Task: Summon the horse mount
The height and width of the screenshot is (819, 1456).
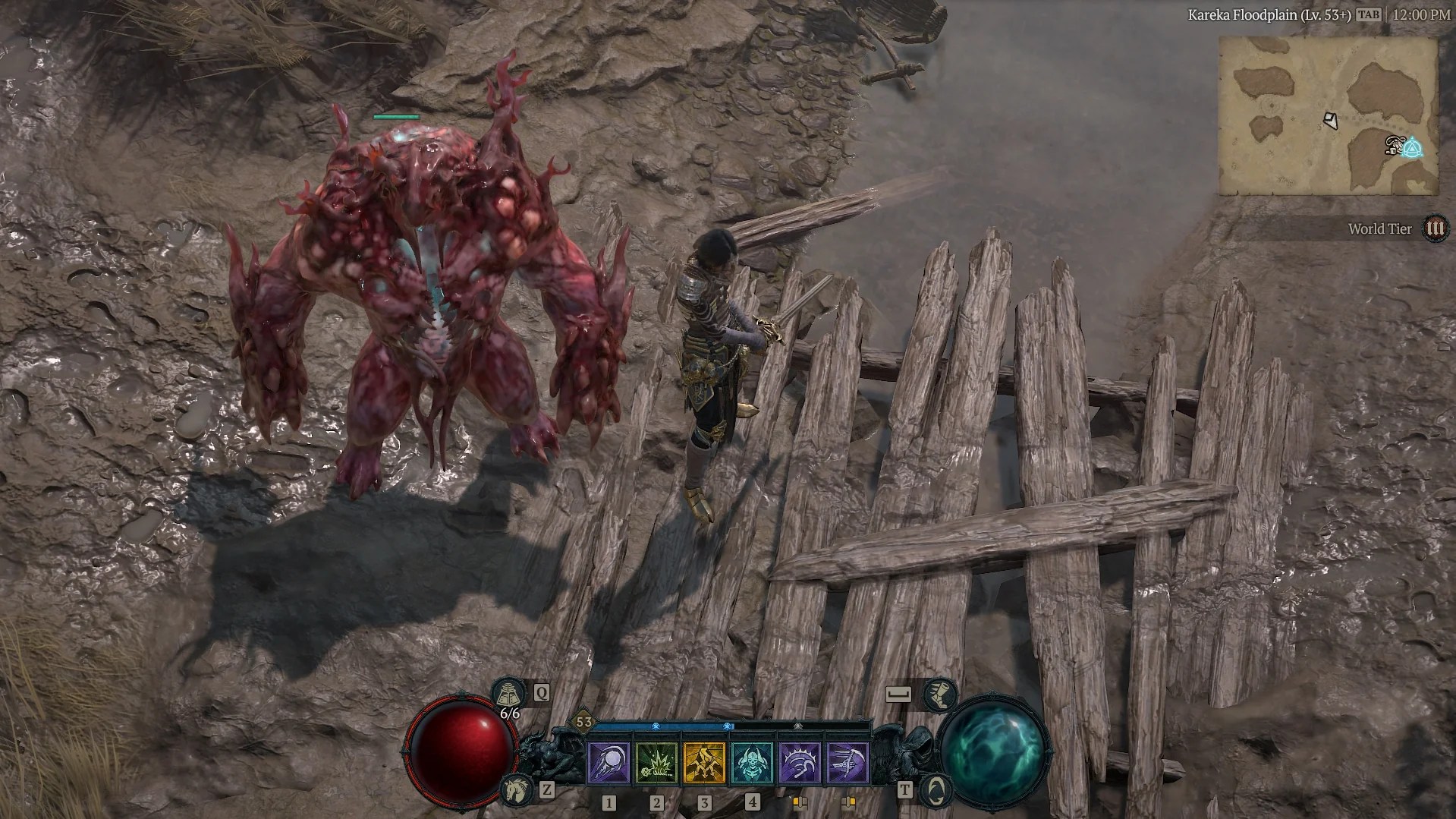Action: pos(515,790)
